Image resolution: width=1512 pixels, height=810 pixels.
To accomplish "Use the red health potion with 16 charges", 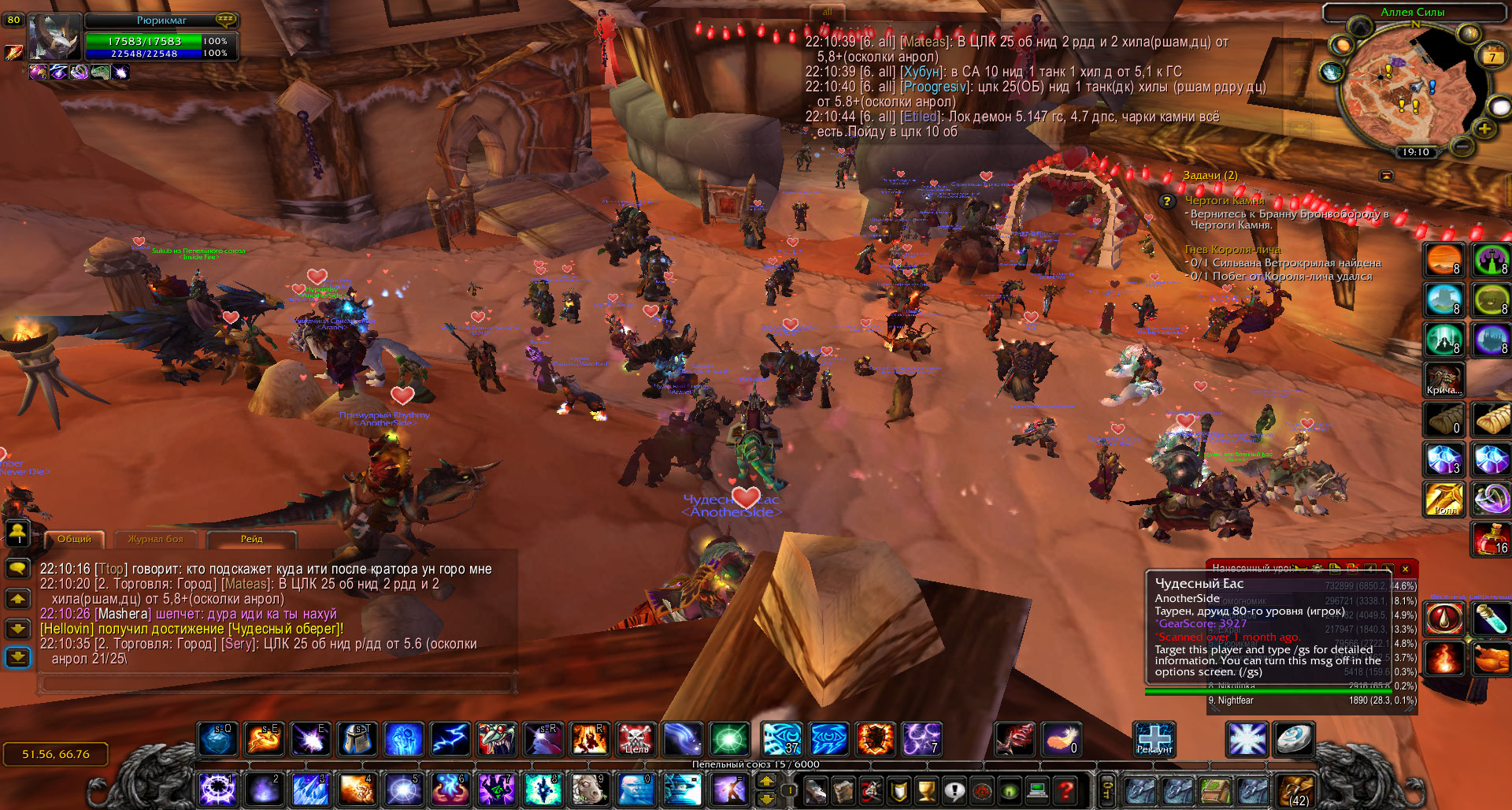I will tap(1490, 540).
